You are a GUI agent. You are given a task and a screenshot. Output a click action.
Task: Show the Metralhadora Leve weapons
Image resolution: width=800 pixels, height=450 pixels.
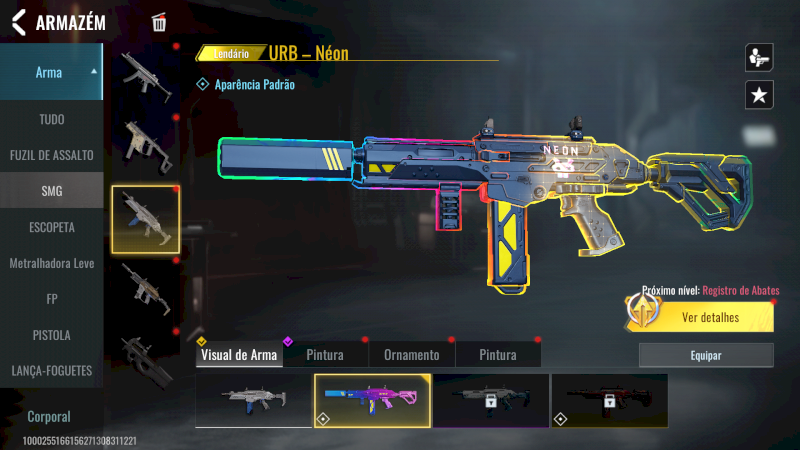tap(51, 263)
